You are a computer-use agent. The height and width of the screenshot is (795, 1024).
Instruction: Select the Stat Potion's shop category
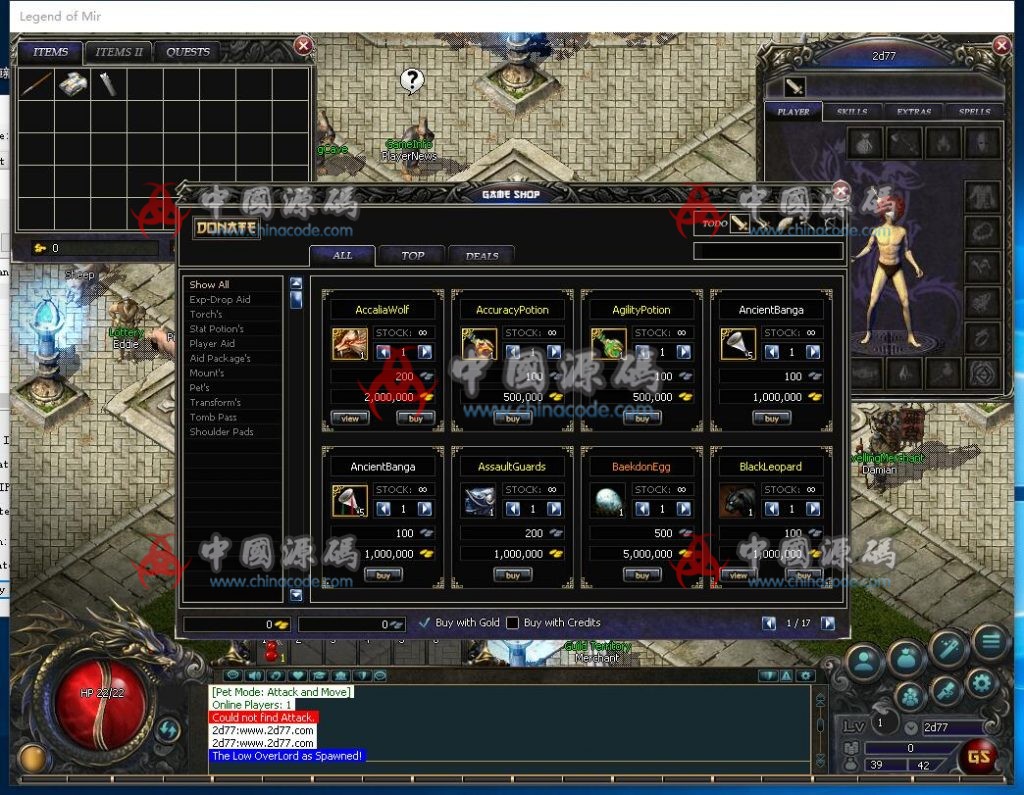pos(217,329)
